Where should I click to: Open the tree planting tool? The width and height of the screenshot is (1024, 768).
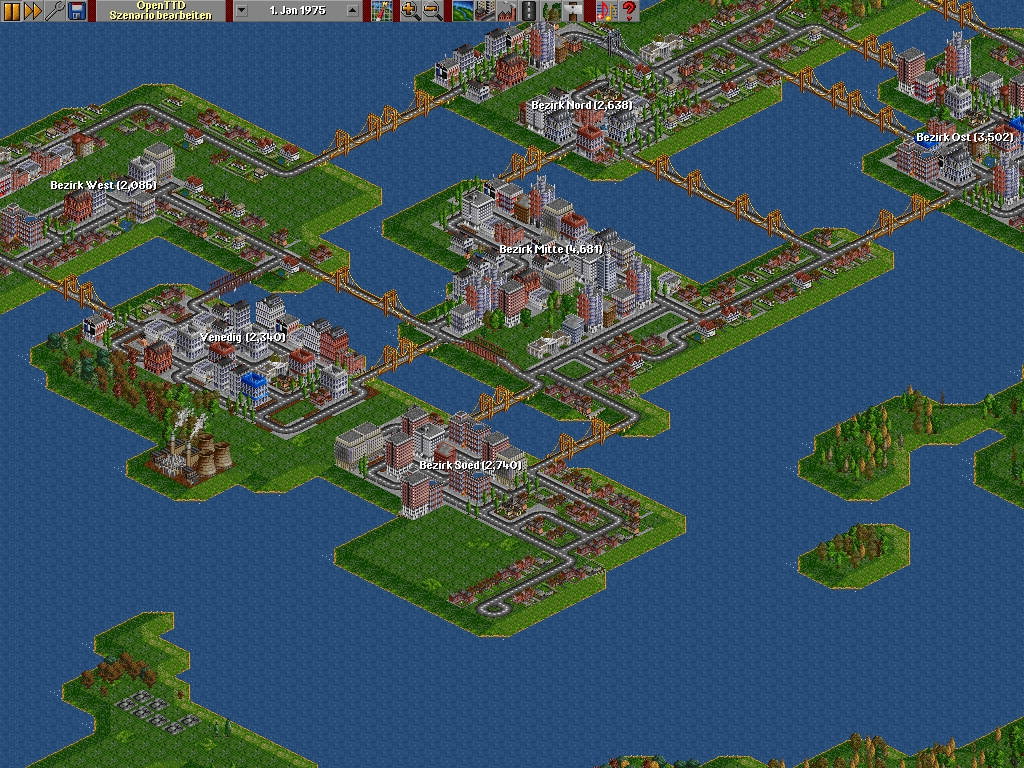click(x=552, y=11)
